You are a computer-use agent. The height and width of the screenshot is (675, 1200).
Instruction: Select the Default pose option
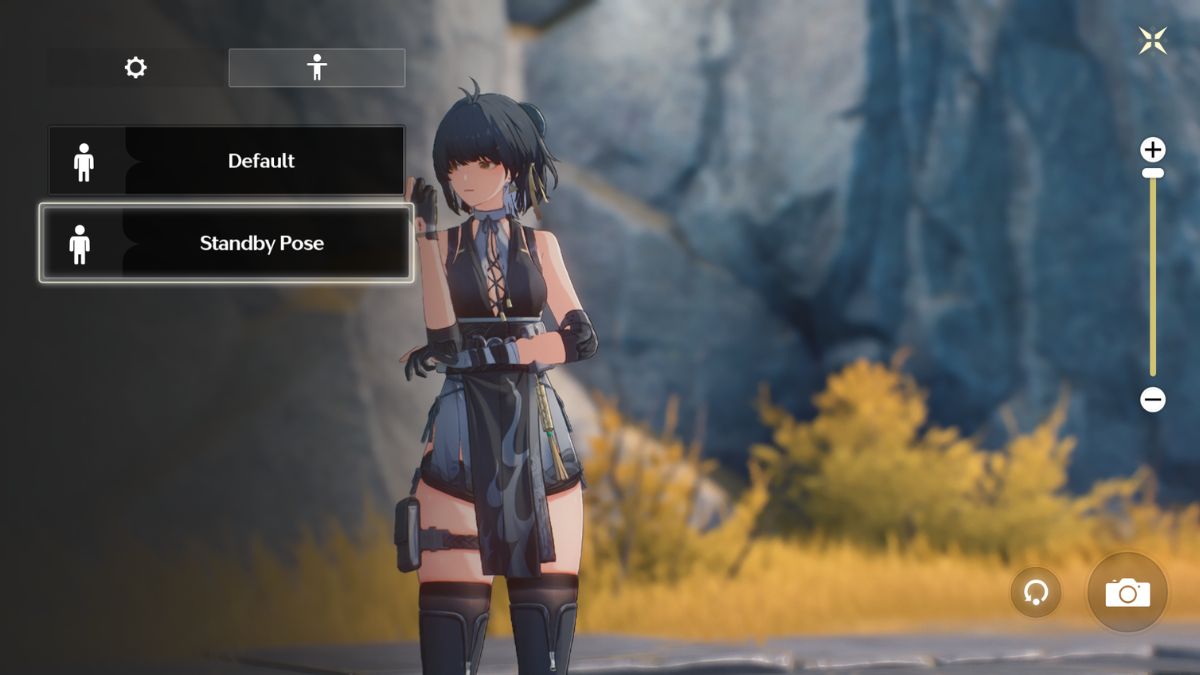[227, 161]
